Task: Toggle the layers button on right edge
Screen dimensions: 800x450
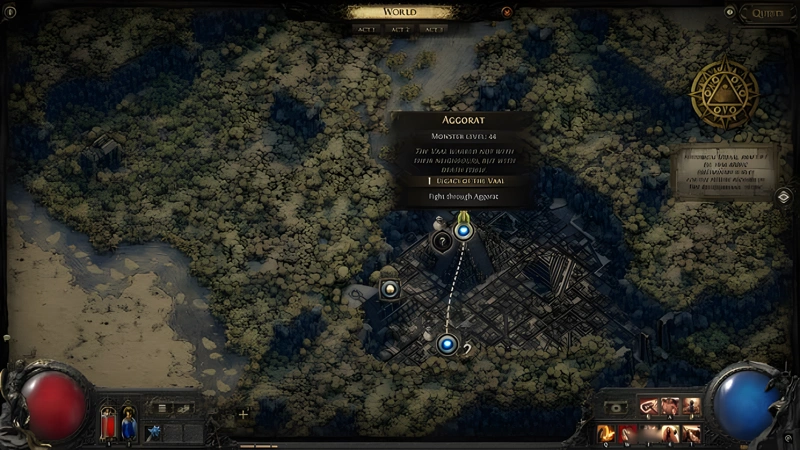Action: point(785,196)
